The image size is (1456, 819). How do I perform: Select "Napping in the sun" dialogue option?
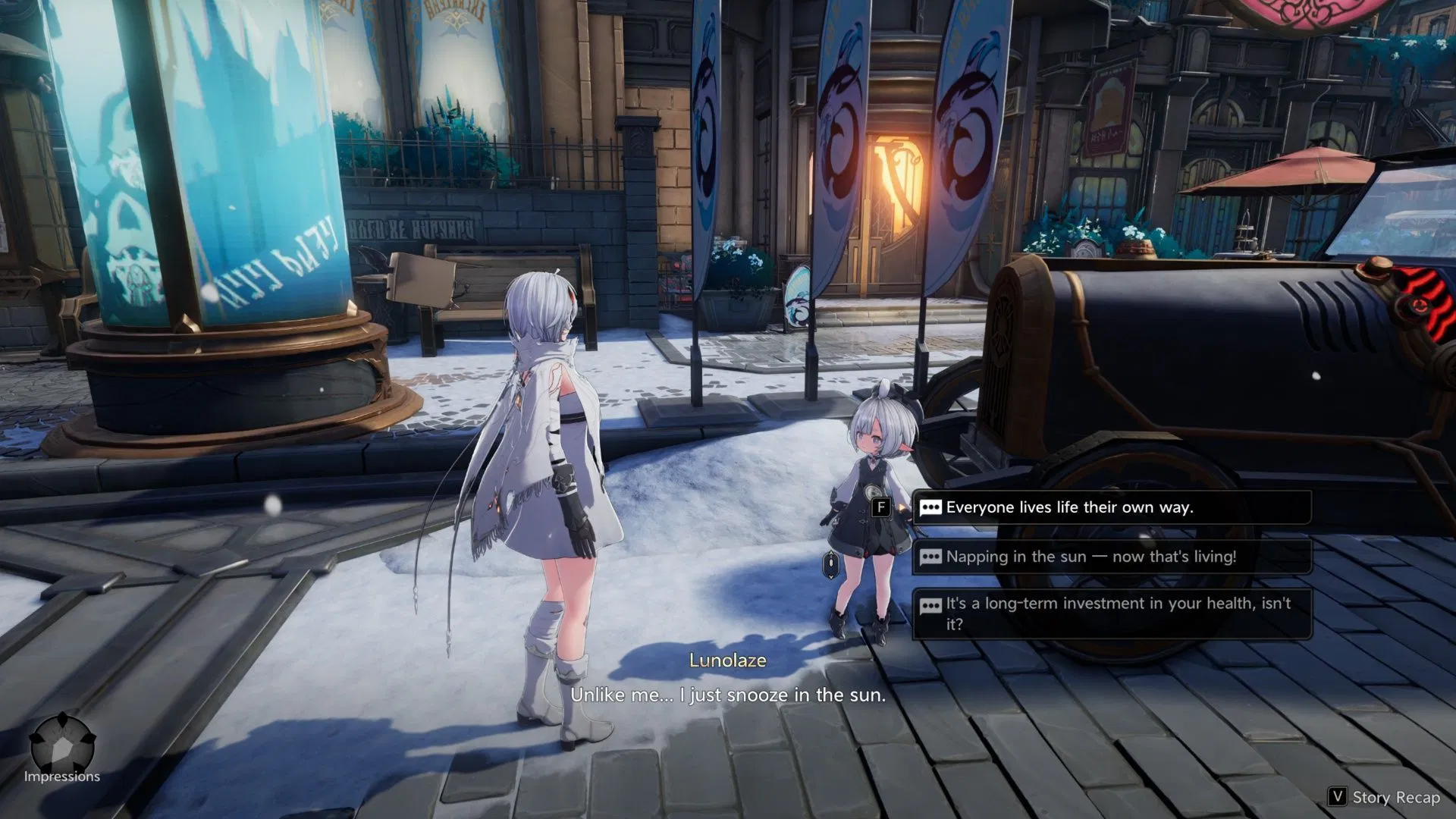[1111, 557]
